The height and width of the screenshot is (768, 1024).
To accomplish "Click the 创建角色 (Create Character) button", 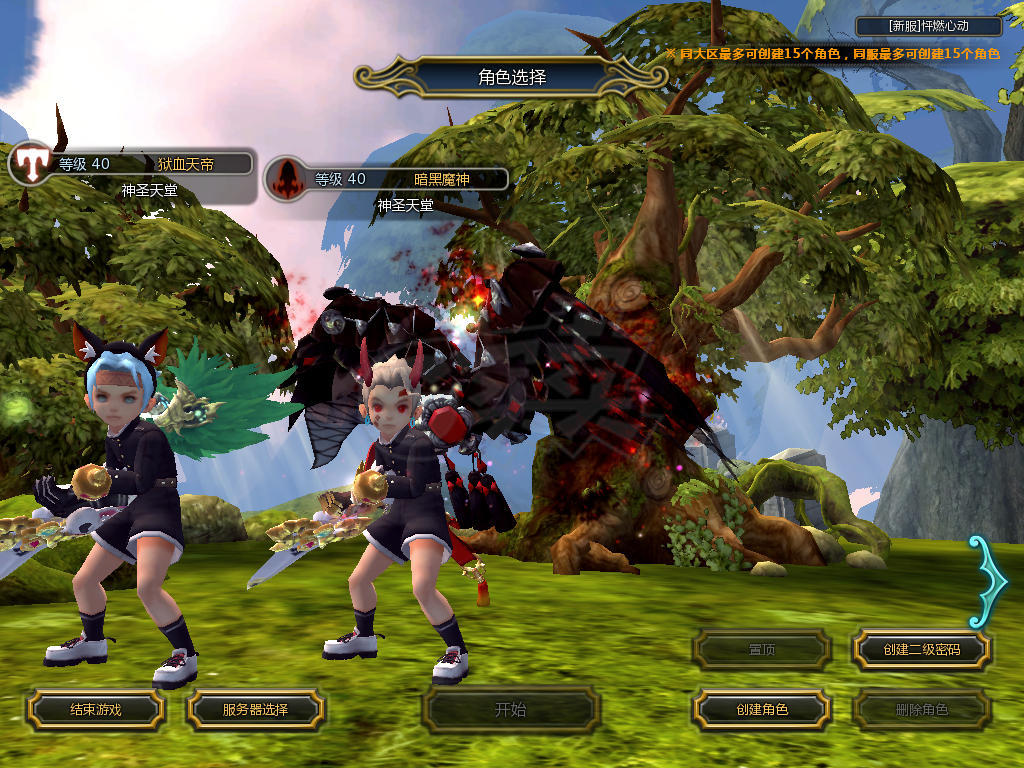I will click(x=762, y=710).
